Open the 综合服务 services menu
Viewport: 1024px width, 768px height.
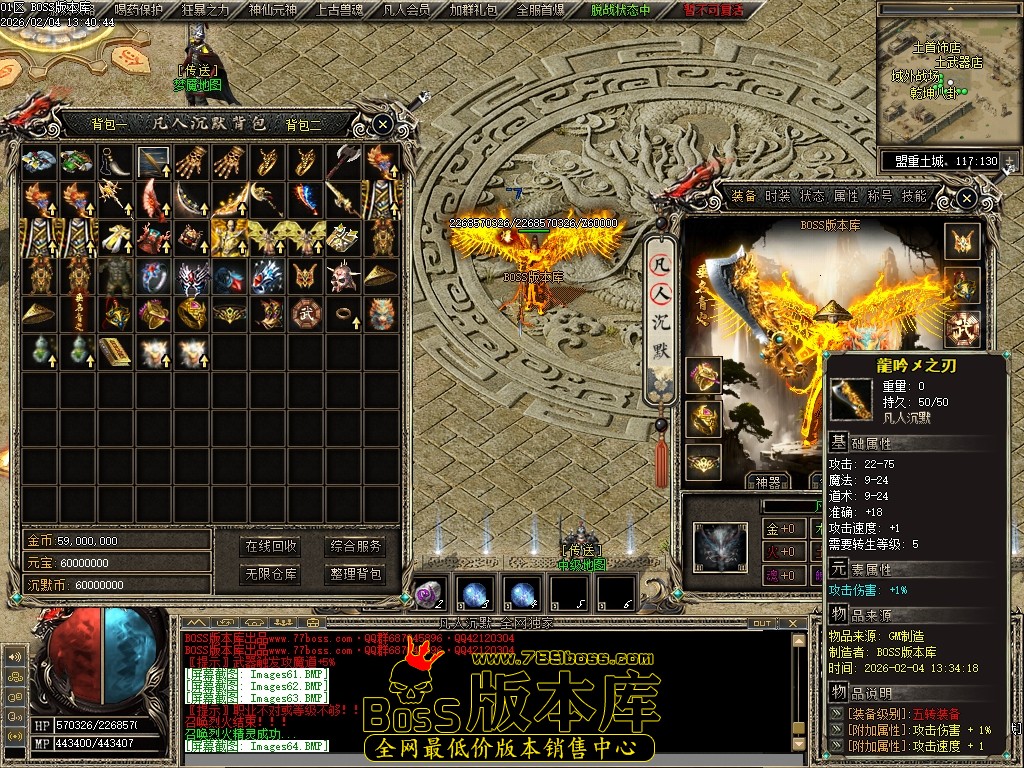click(356, 546)
